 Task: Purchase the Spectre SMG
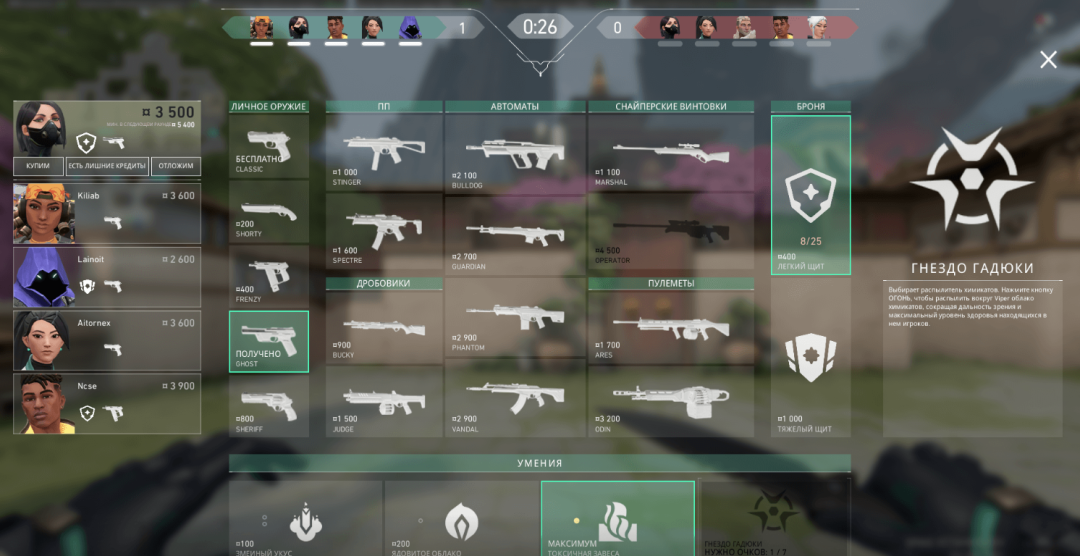[x=384, y=232]
